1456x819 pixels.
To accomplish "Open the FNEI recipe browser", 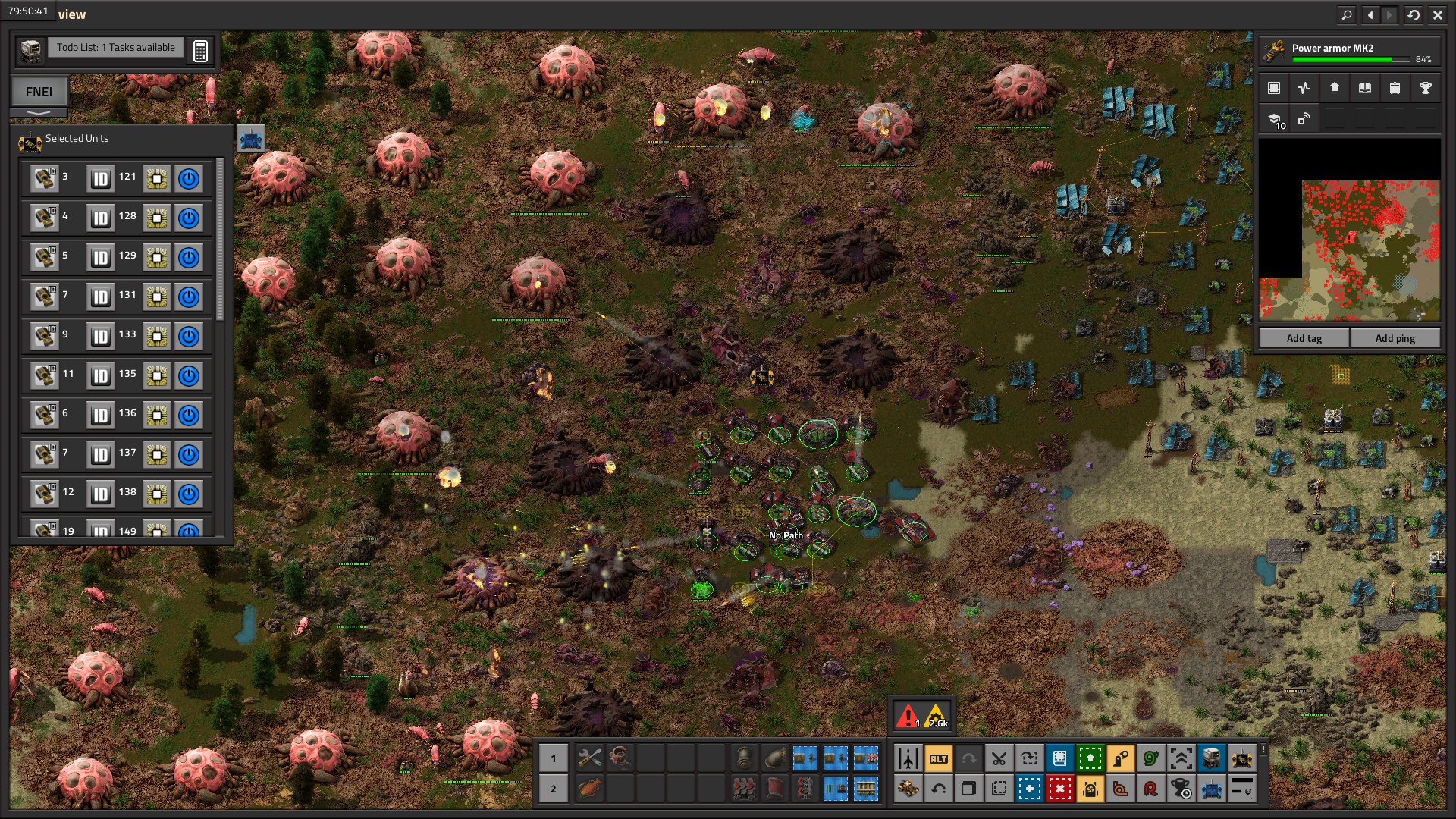I will pos(39,92).
